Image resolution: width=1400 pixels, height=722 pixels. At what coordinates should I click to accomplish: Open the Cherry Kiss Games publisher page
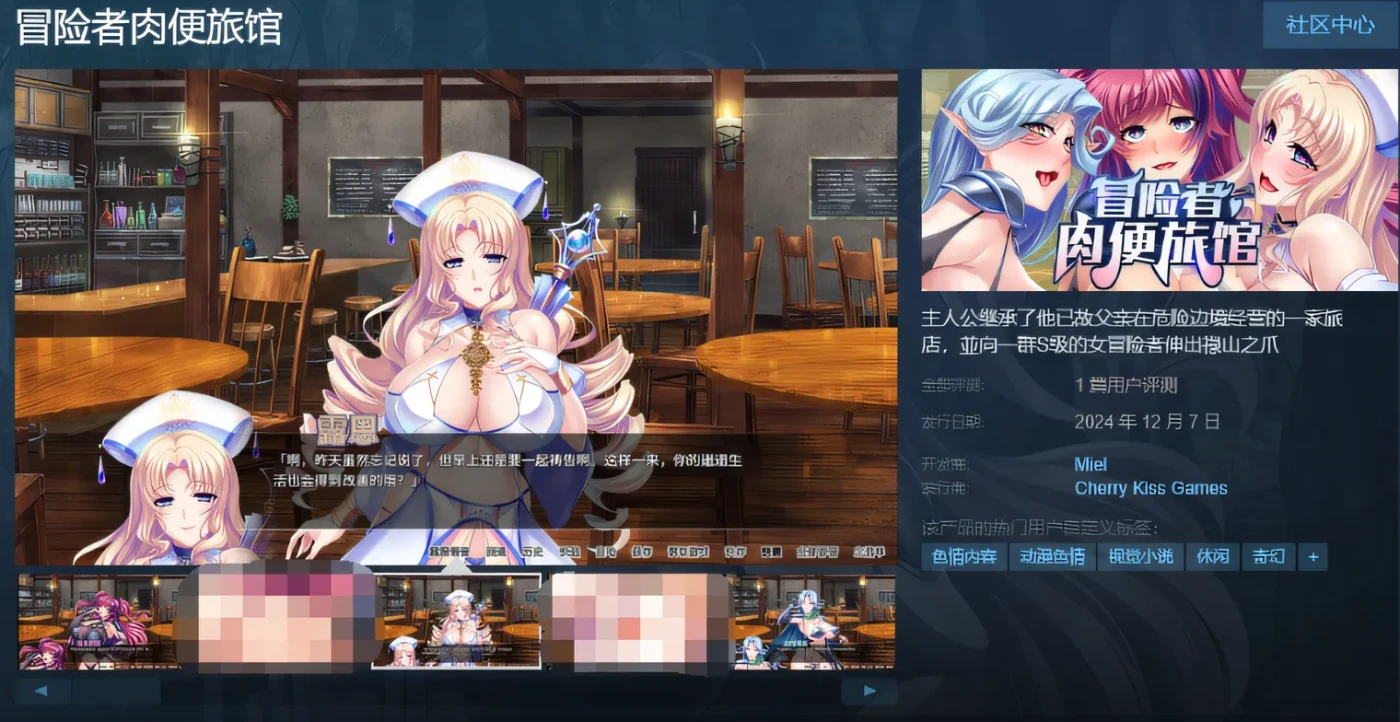point(1151,488)
